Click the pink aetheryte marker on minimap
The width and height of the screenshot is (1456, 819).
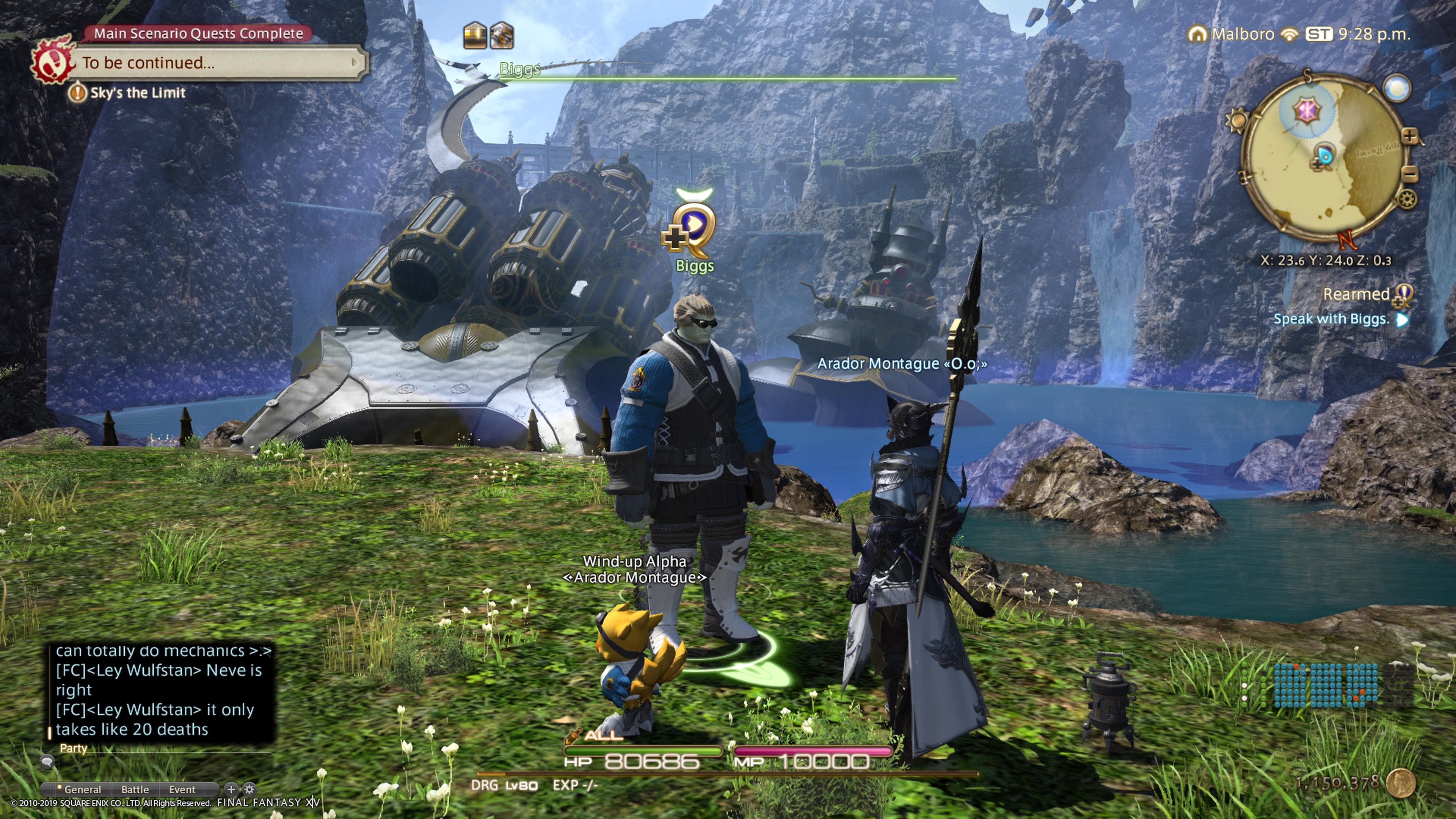tap(1307, 110)
